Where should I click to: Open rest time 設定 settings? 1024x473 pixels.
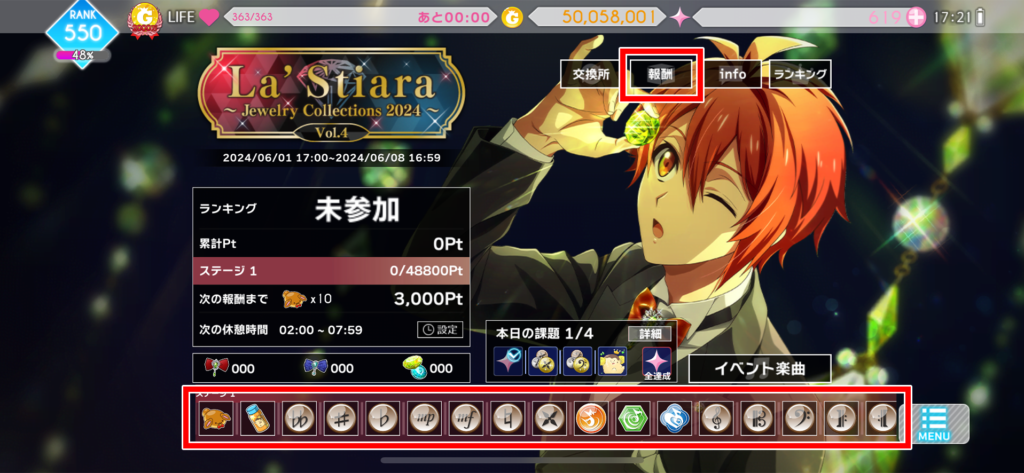(x=440, y=330)
